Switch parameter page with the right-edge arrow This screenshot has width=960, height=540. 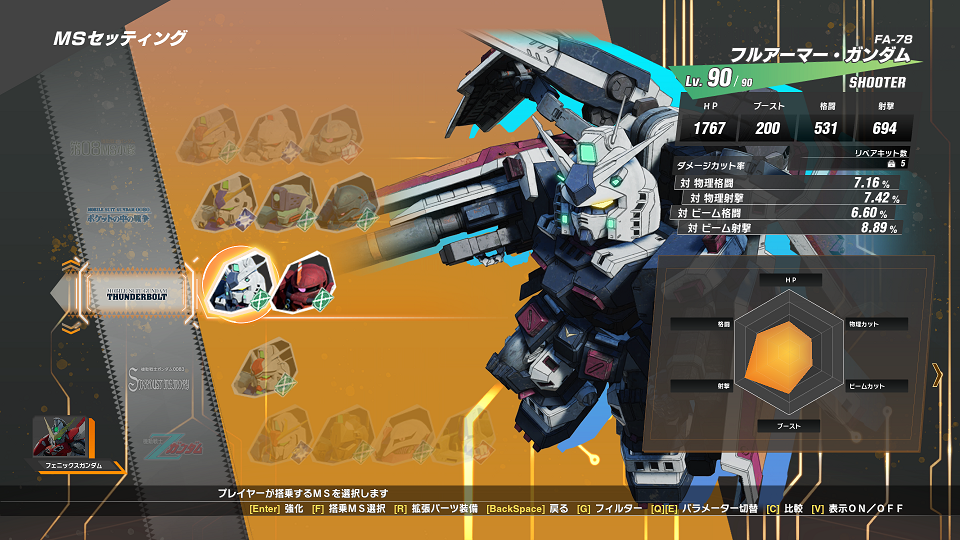[x=937, y=375]
